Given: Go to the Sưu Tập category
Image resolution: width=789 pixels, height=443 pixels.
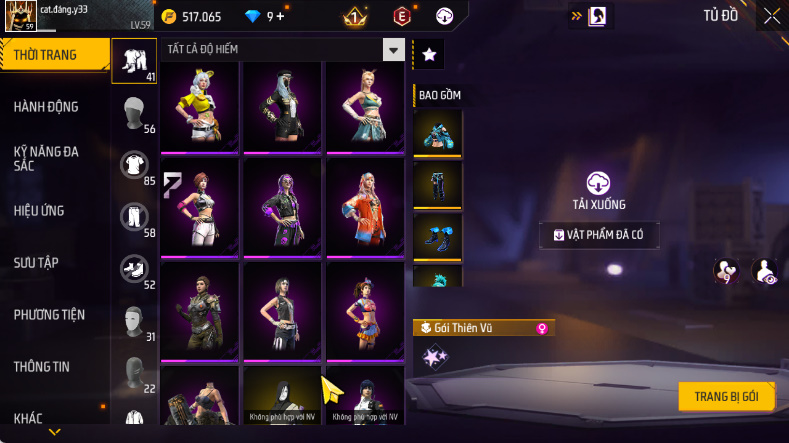Looking at the screenshot, I should coord(36,262).
